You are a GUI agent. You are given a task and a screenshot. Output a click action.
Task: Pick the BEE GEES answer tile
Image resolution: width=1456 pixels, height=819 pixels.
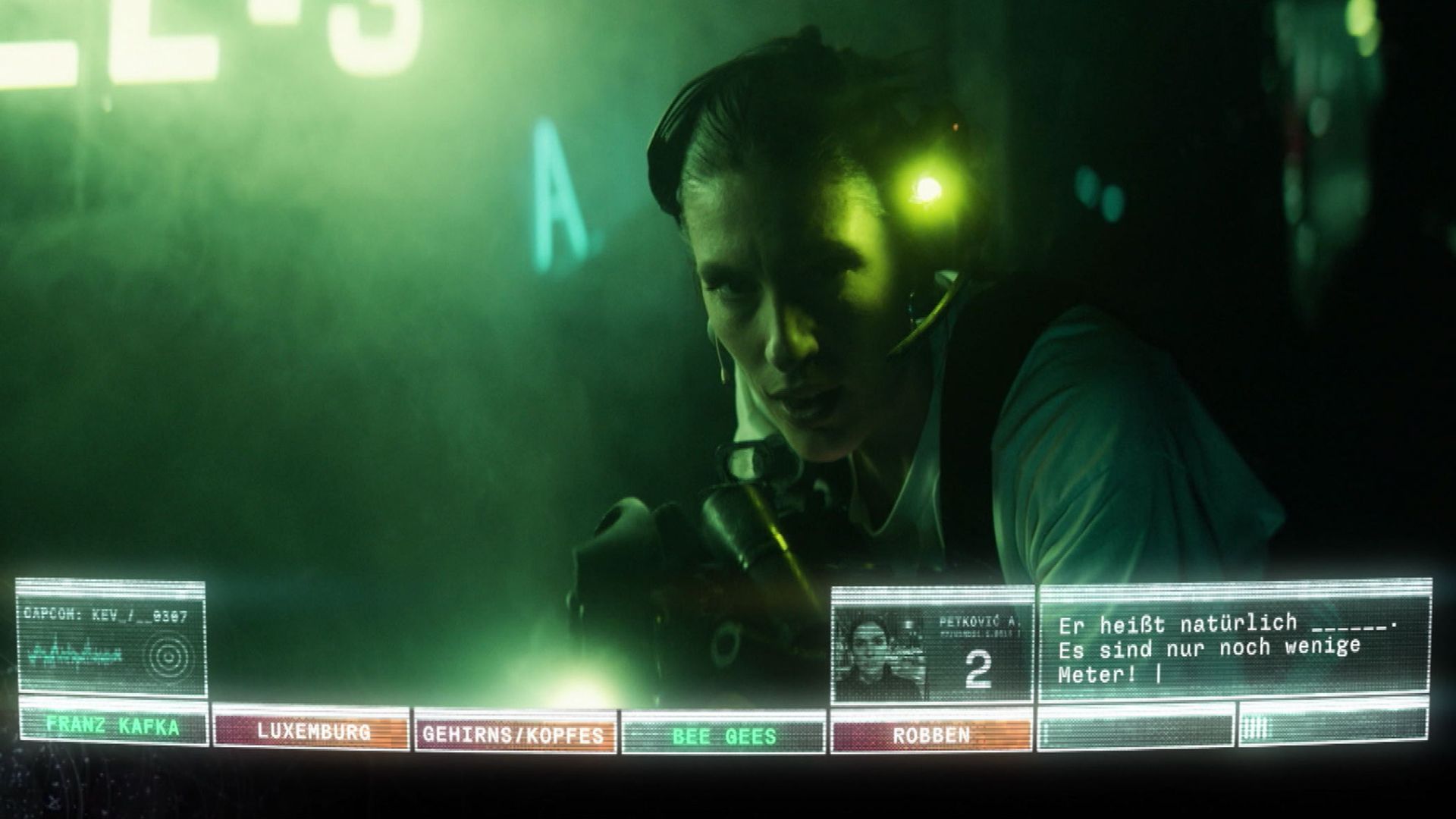723,736
